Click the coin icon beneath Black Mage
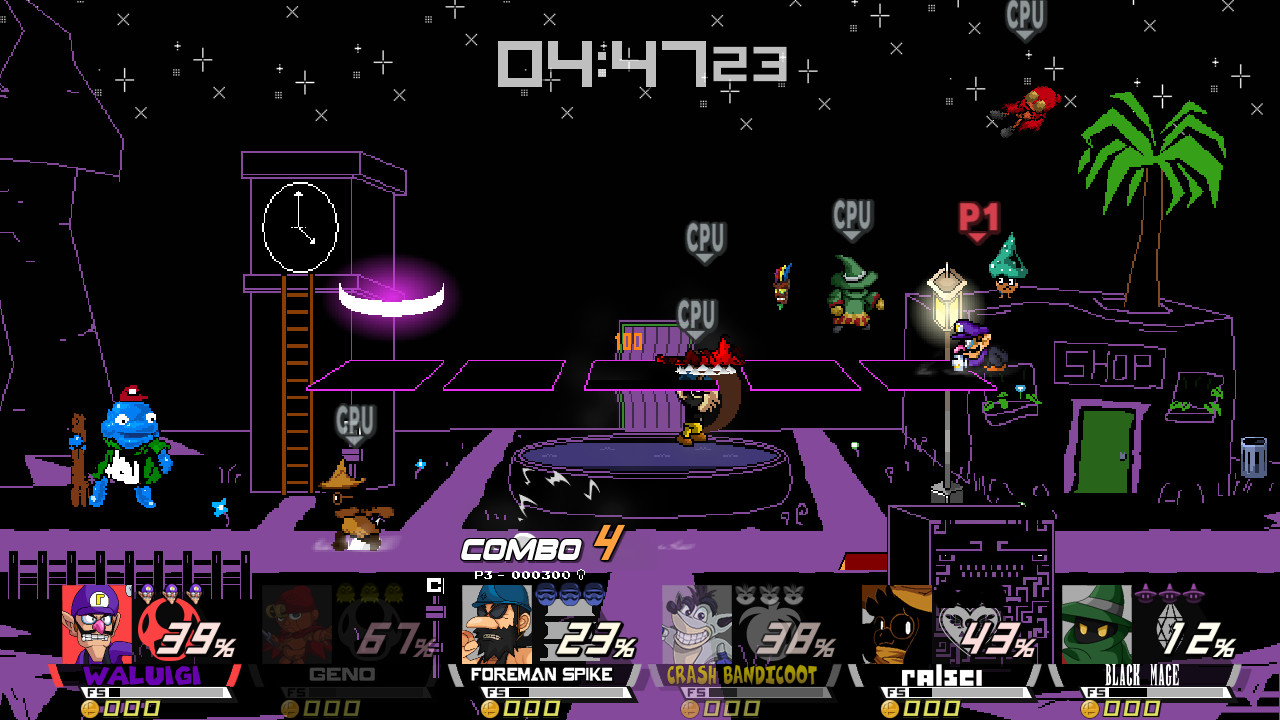The height and width of the screenshot is (720, 1280). 1090,708
